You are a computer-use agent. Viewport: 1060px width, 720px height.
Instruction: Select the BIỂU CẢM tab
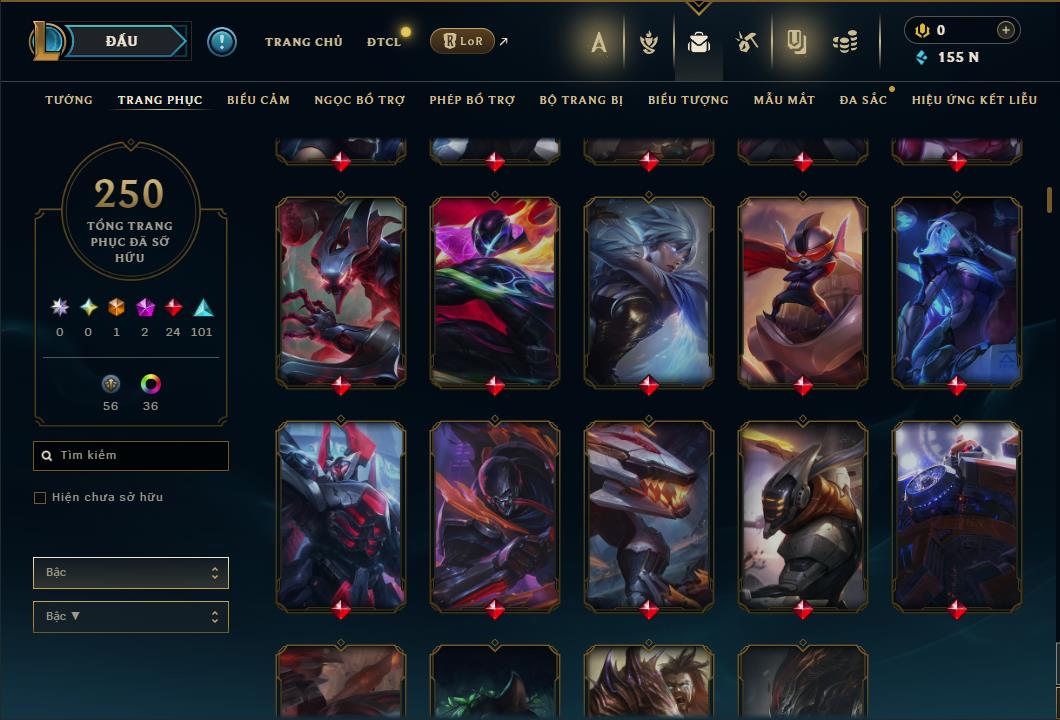tap(258, 100)
